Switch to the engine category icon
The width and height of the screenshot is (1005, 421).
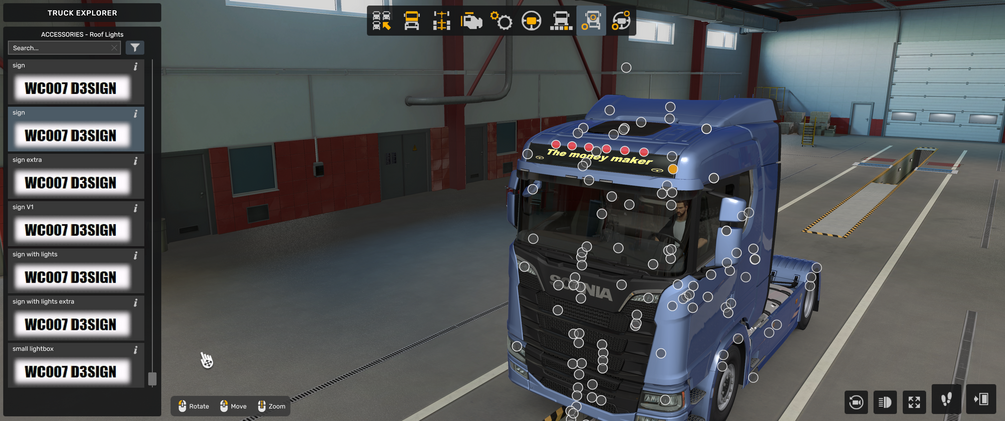(471, 21)
